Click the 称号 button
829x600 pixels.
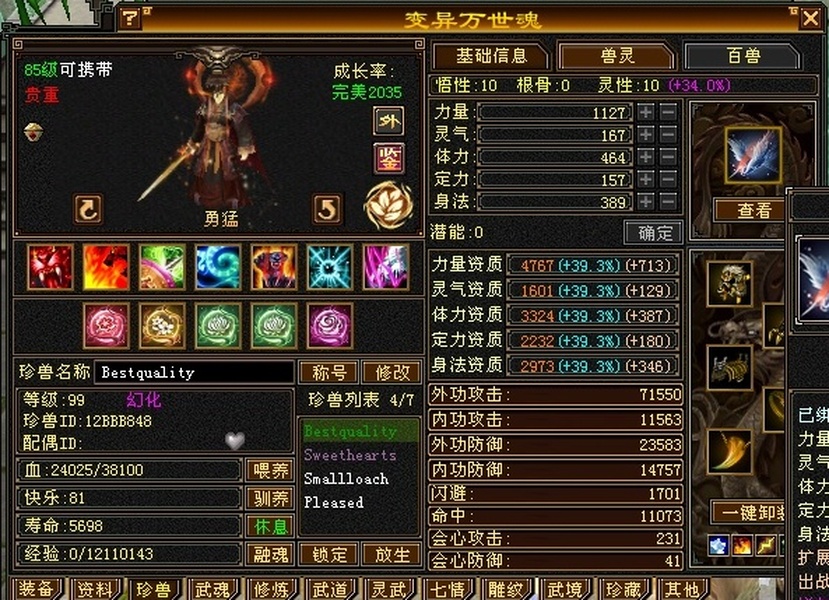(328, 372)
